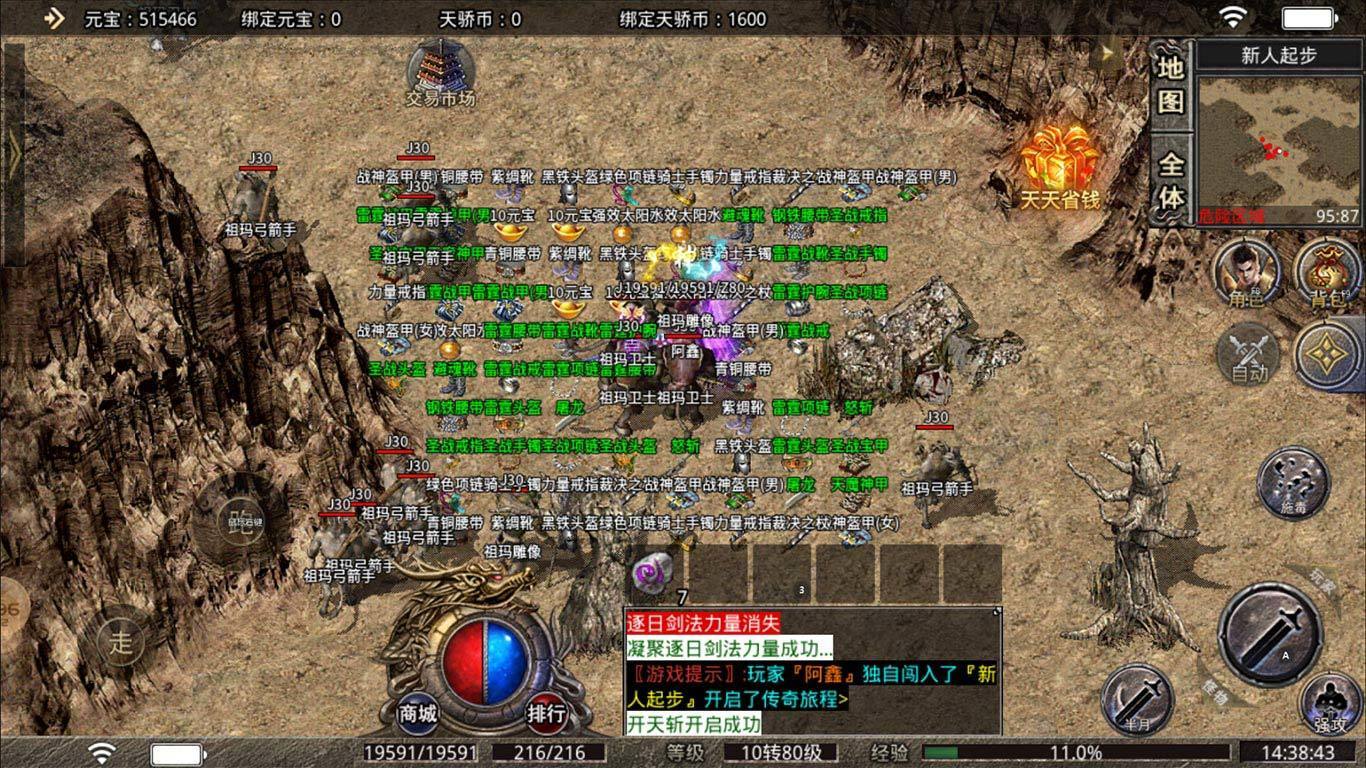
Task: Open the 地图 map tab
Action: (x=1171, y=84)
